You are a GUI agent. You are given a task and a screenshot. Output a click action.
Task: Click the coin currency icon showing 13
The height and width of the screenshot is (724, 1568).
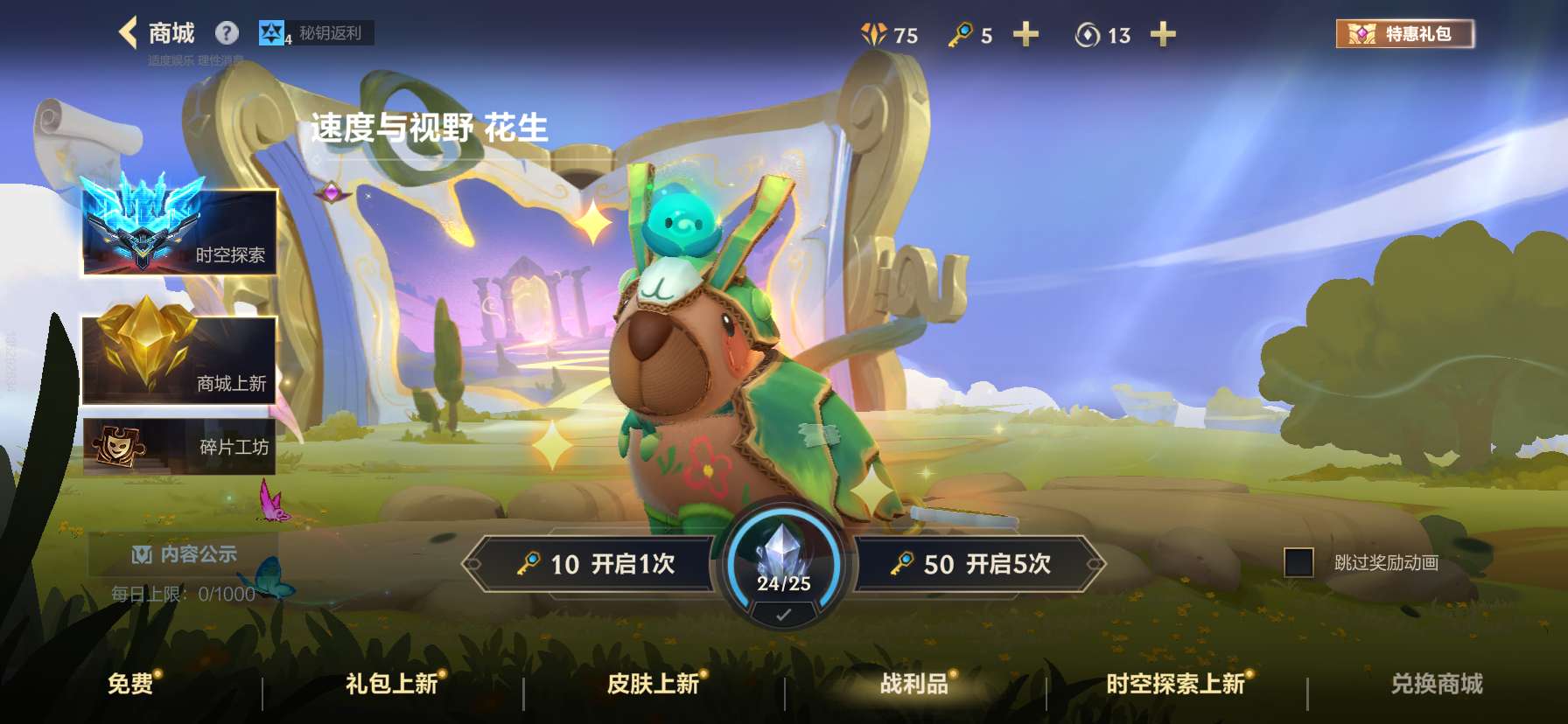[1087, 35]
